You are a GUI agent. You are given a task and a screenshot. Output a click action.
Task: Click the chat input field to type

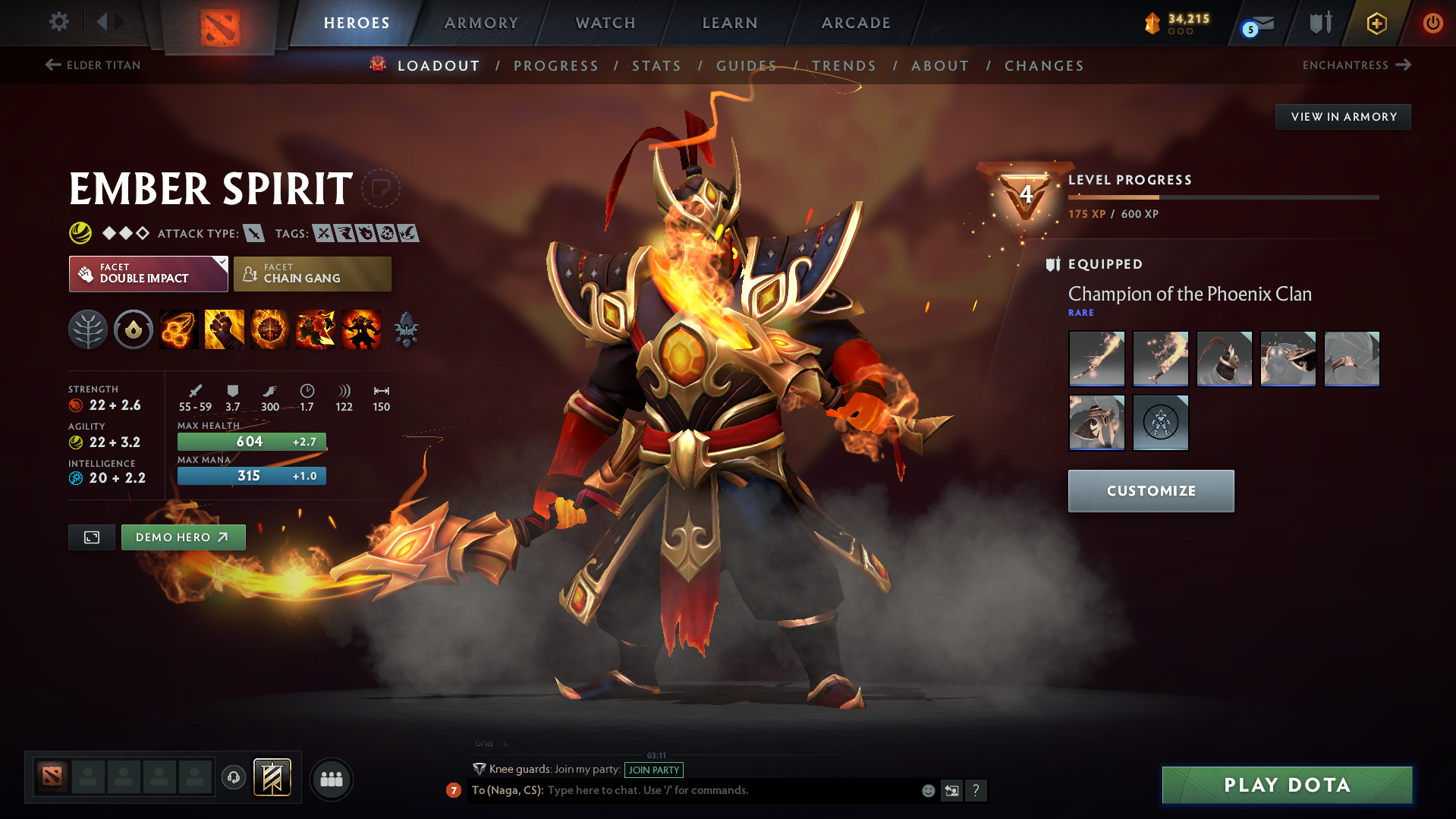pos(683,790)
